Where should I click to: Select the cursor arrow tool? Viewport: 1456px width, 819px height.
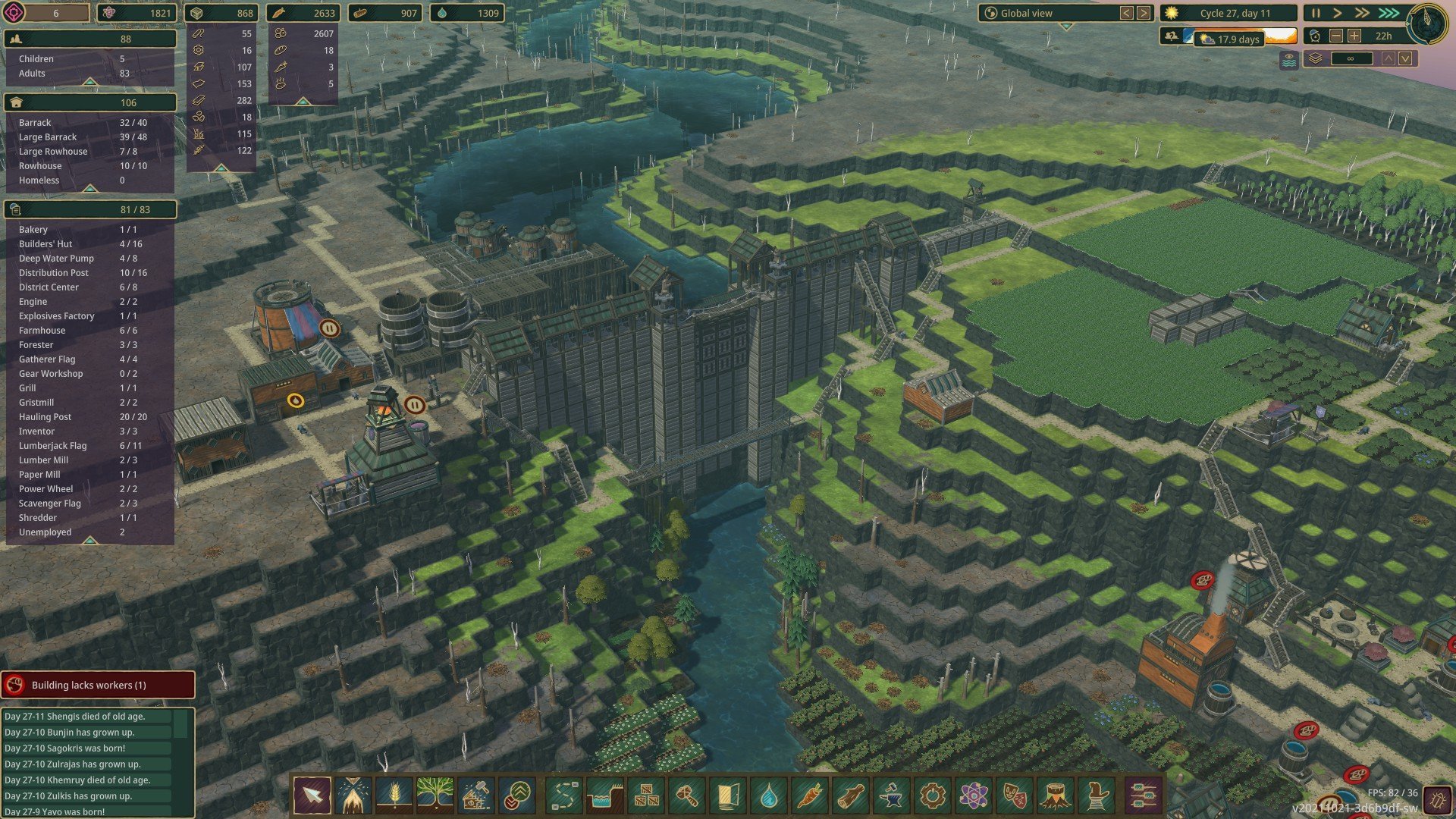click(x=312, y=796)
